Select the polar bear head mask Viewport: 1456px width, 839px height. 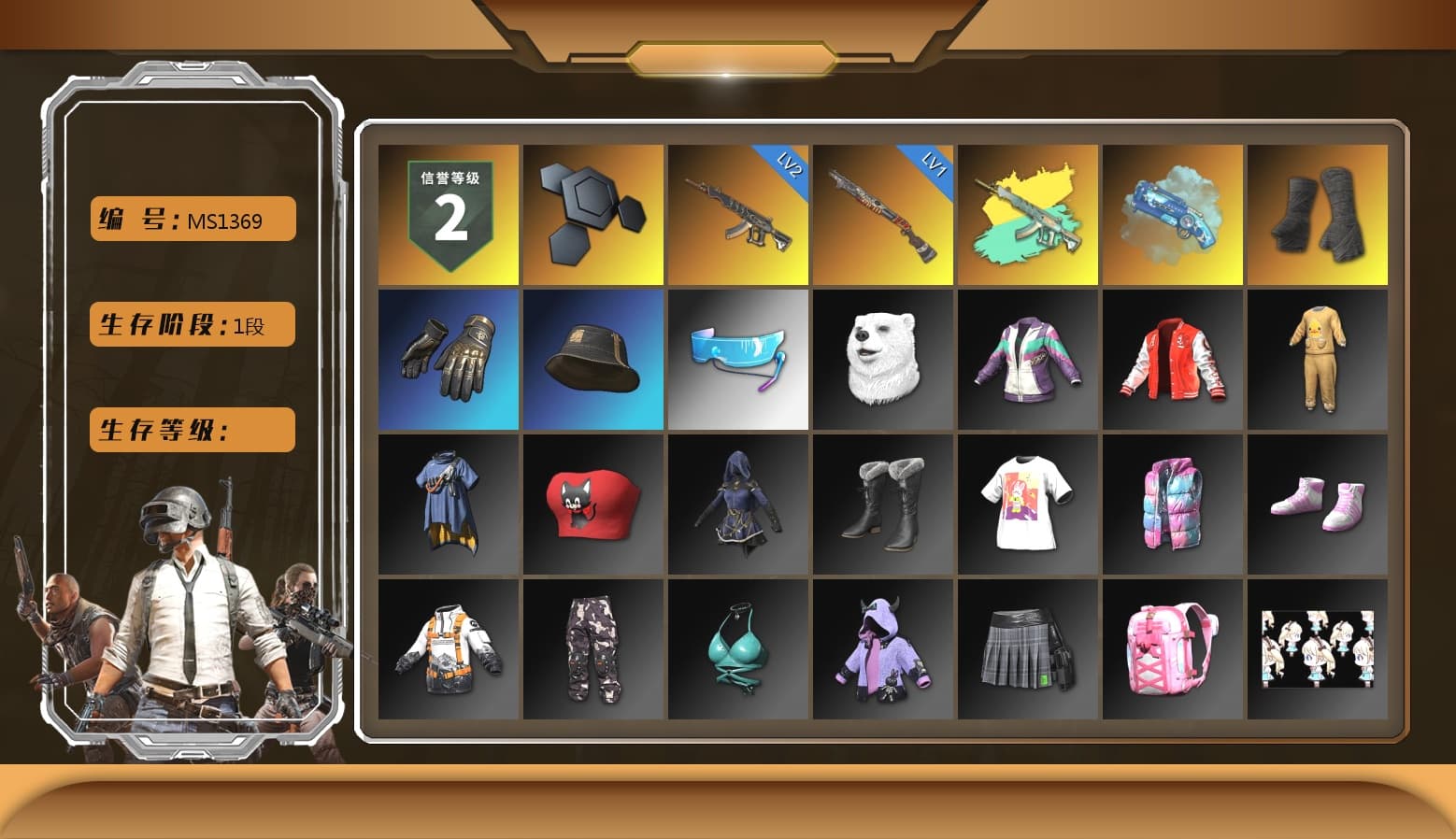click(x=883, y=360)
